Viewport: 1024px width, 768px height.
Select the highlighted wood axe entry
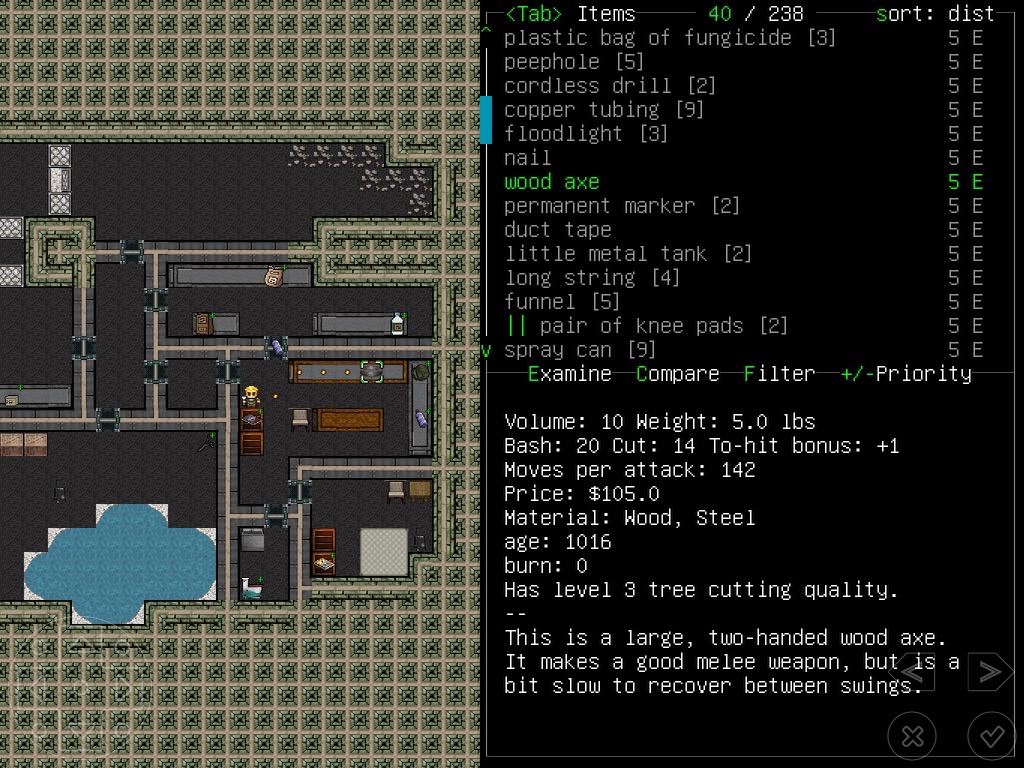click(x=551, y=182)
